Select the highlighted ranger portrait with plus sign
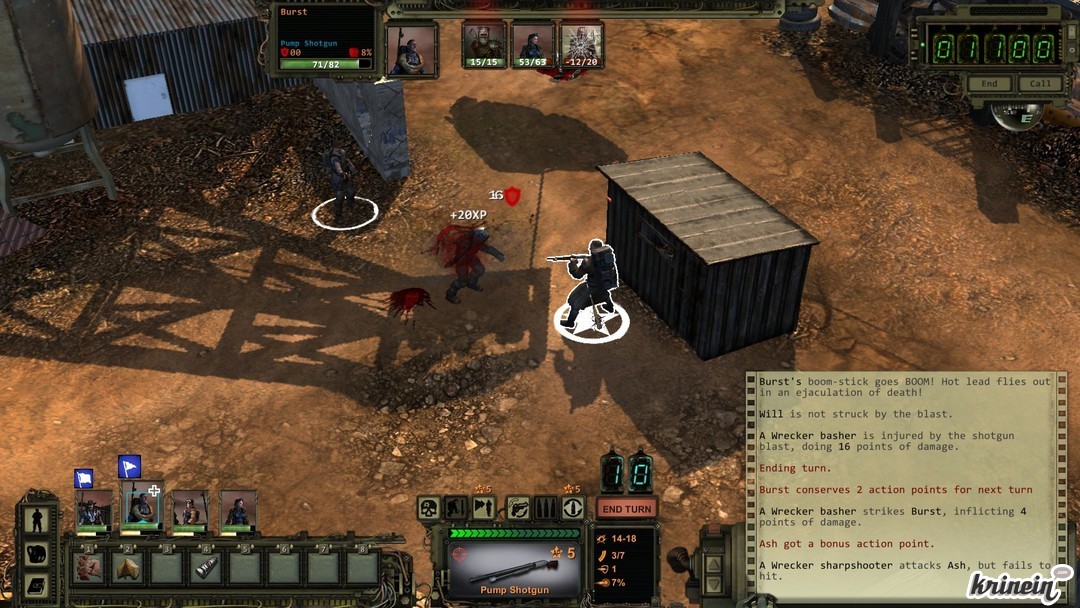1080x608 pixels. tap(141, 509)
